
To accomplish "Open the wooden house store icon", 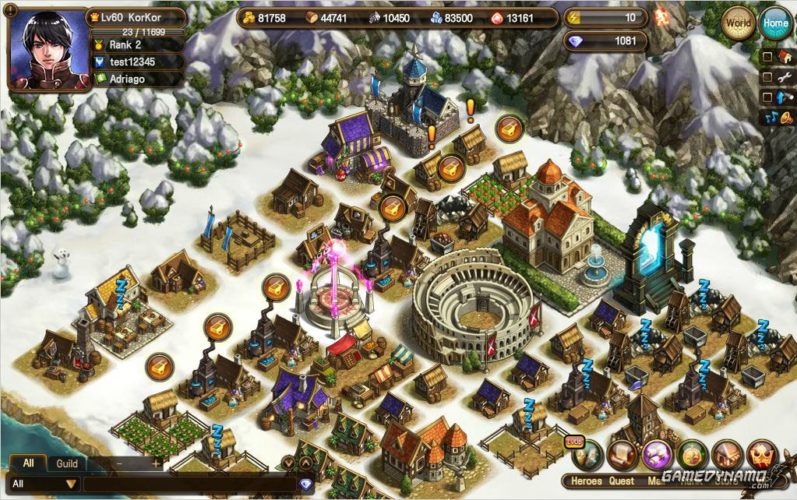I will 727,455.
